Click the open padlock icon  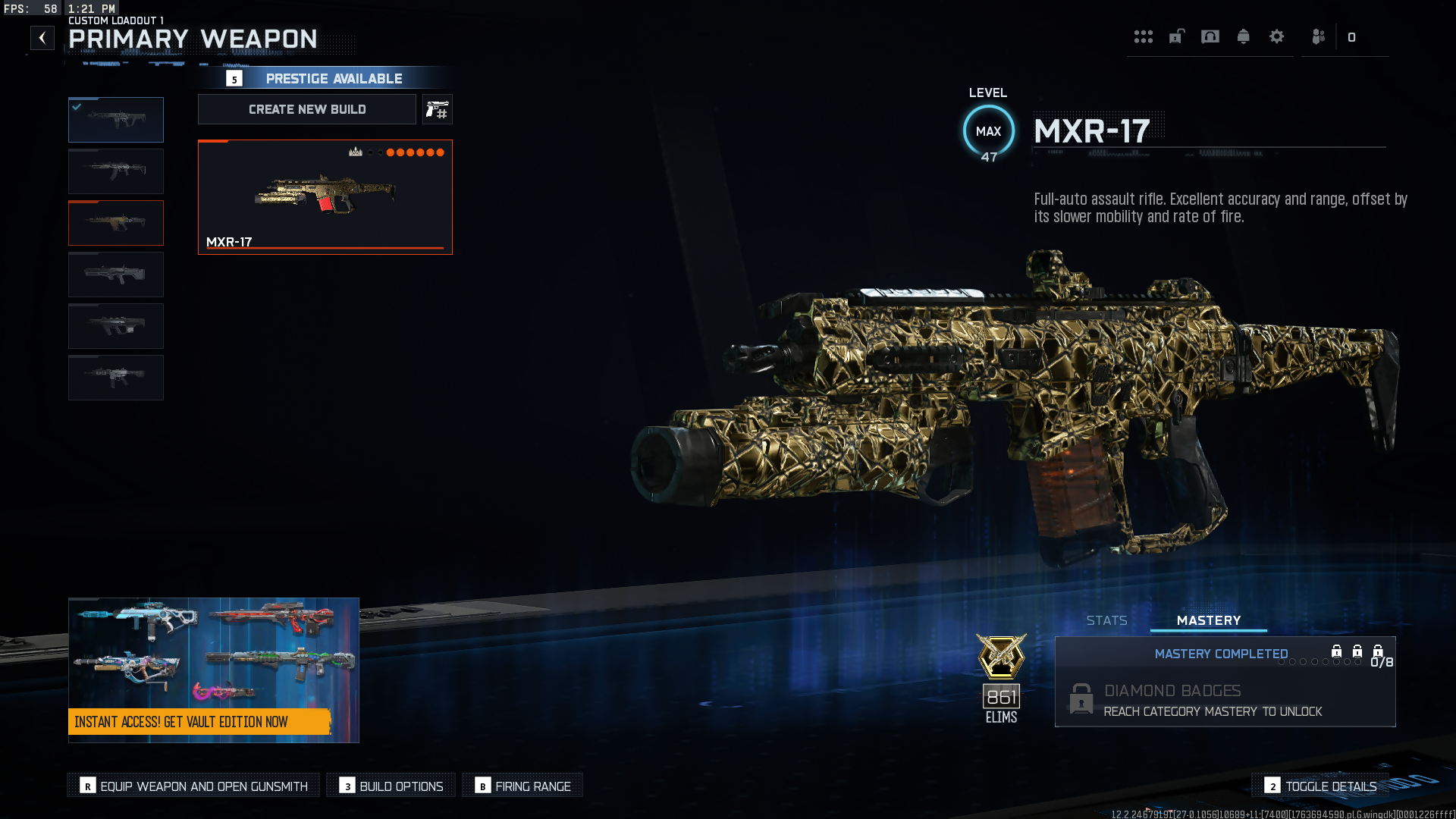(1177, 36)
